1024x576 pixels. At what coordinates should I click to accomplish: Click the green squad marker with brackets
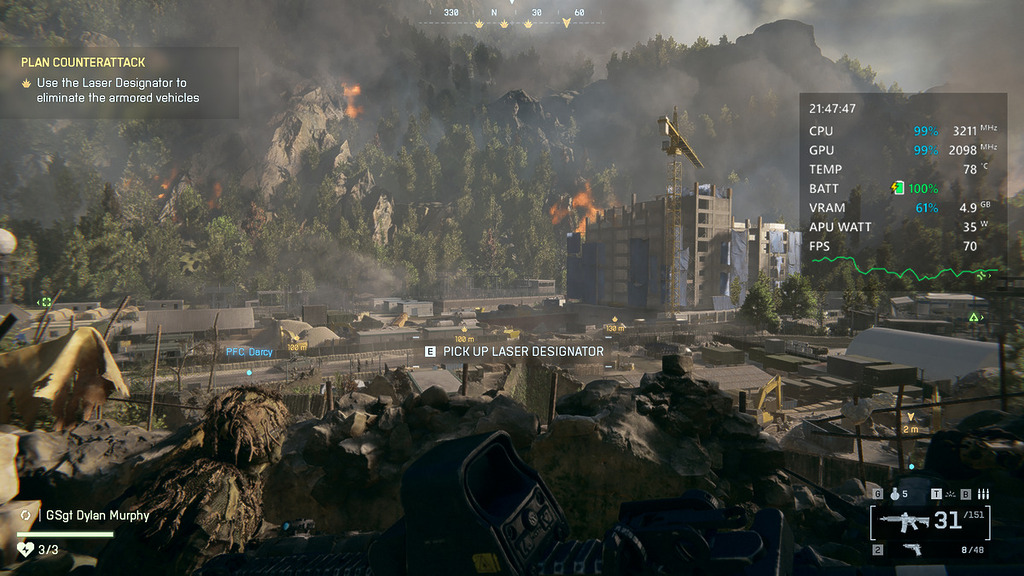pos(45,301)
